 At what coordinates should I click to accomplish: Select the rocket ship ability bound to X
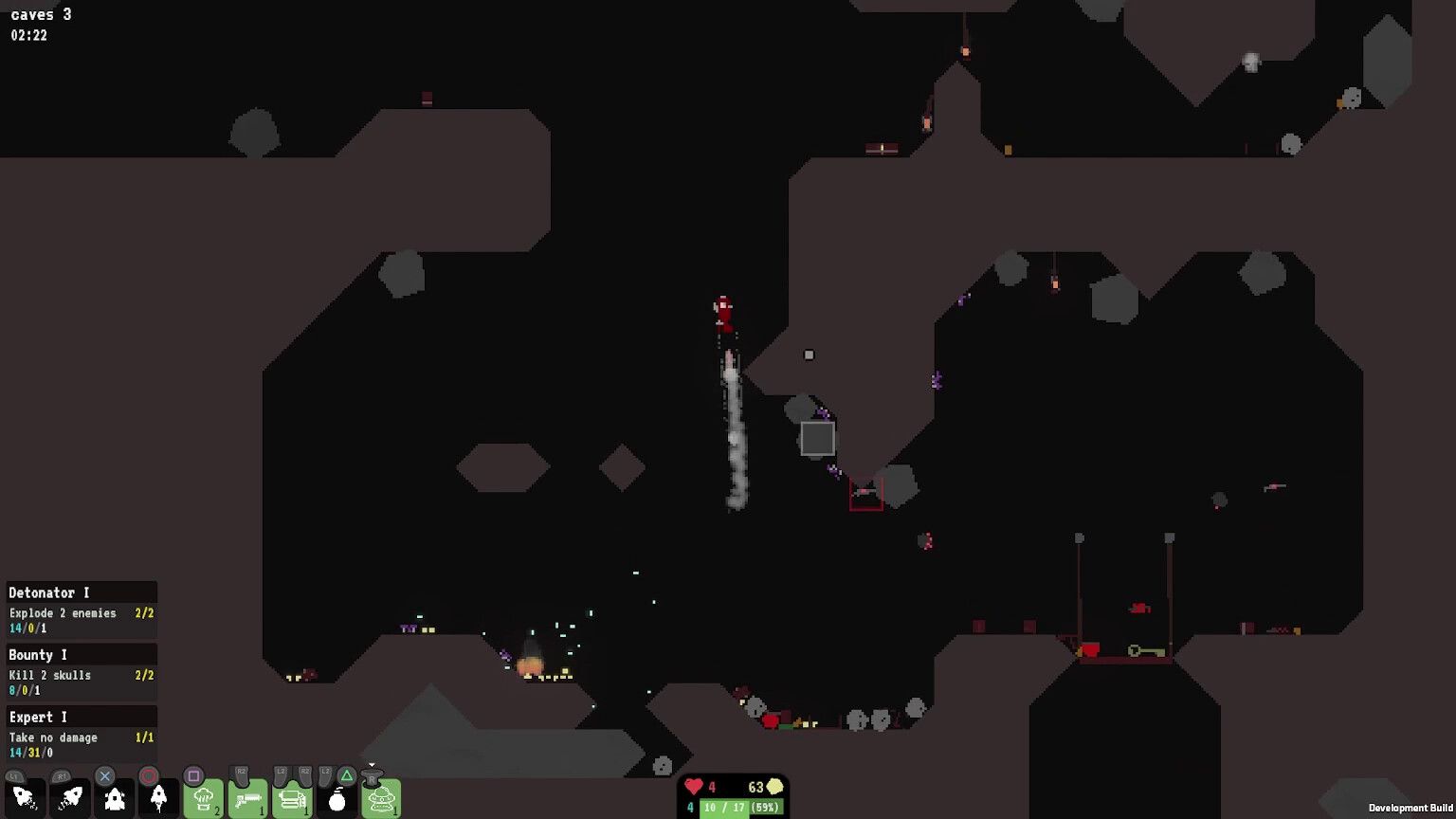(x=114, y=799)
